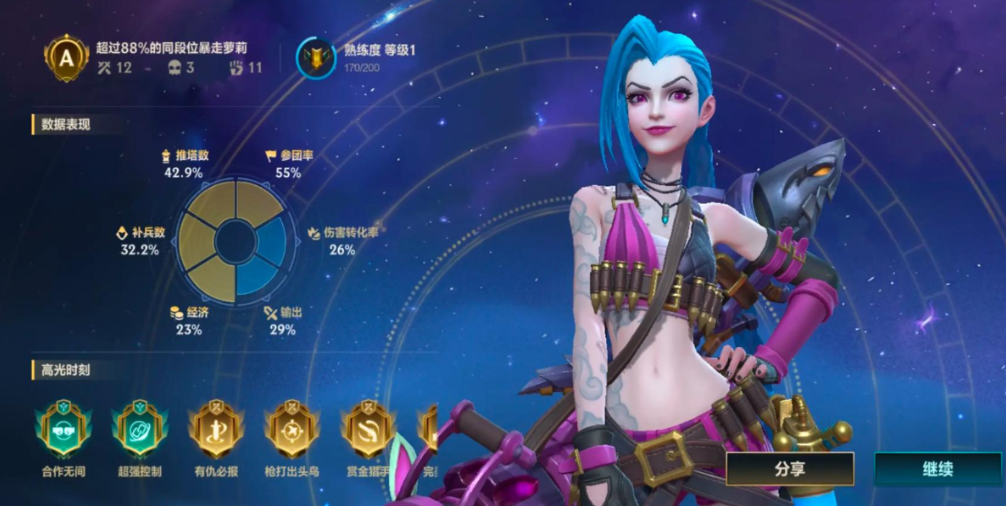Screen dimensions: 1006x506
Task: View the 枪打出头鸟 highlight badge
Action: [291, 430]
